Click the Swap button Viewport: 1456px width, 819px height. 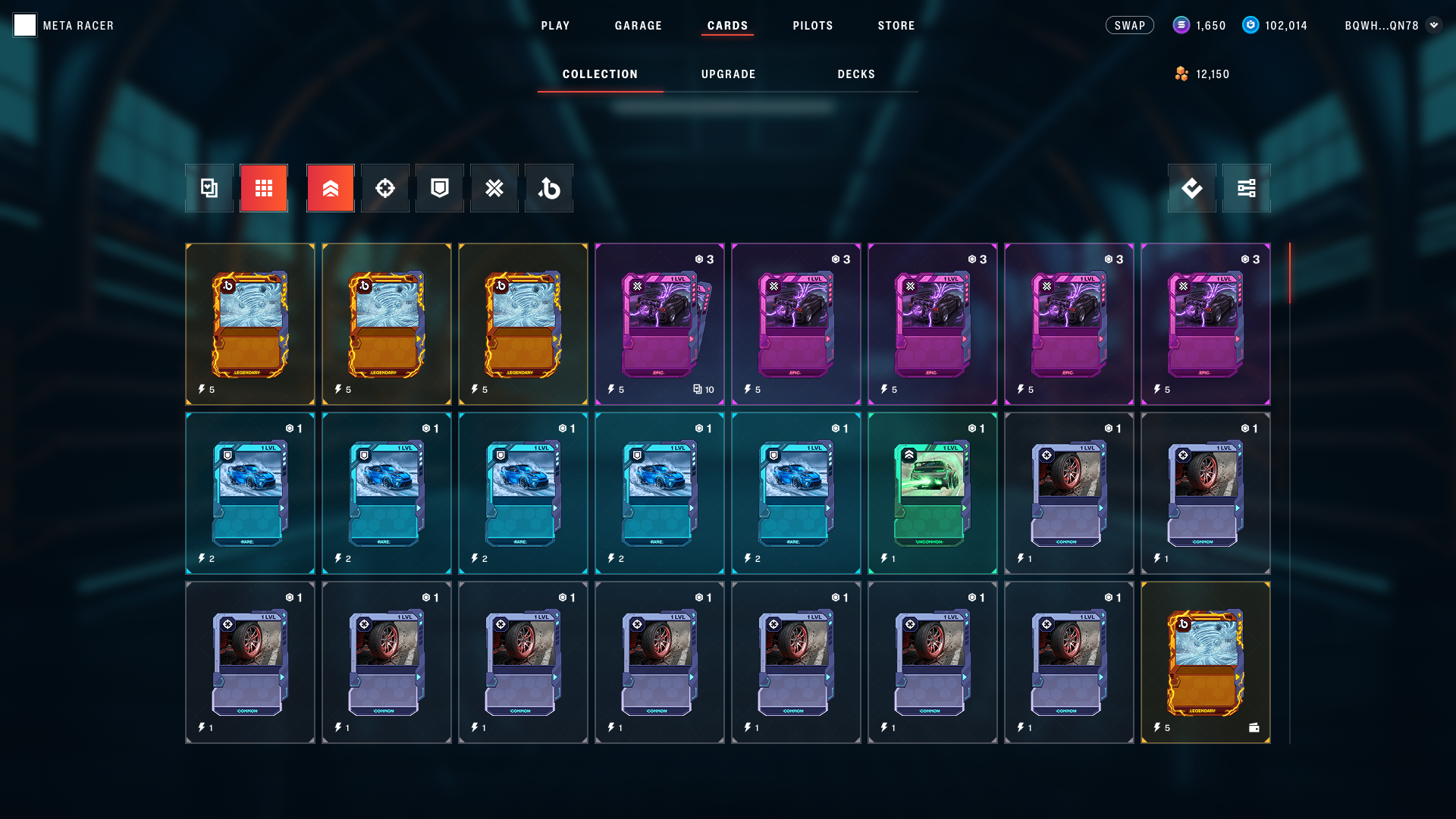[x=1129, y=26]
